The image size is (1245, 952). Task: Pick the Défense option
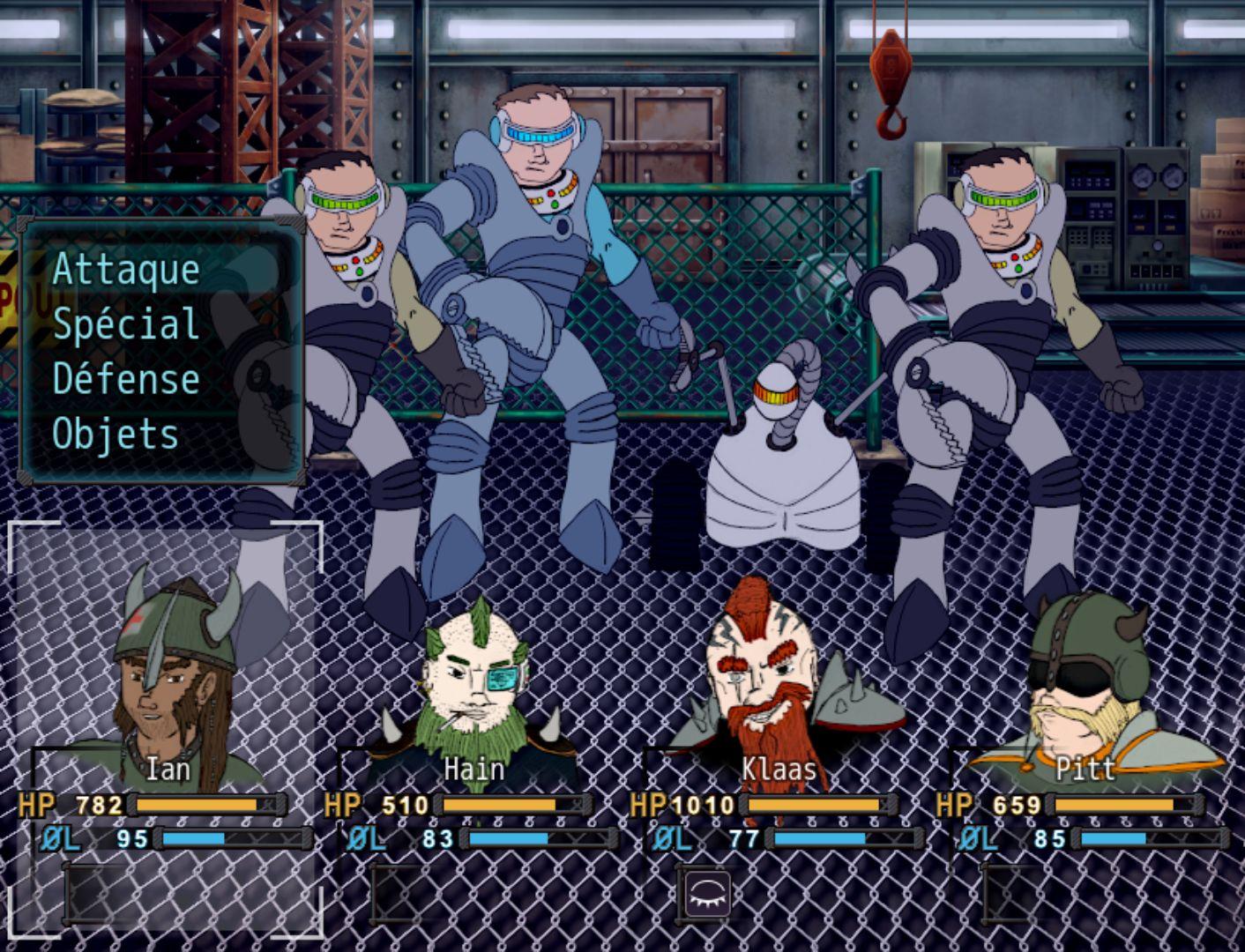[123, 381]
